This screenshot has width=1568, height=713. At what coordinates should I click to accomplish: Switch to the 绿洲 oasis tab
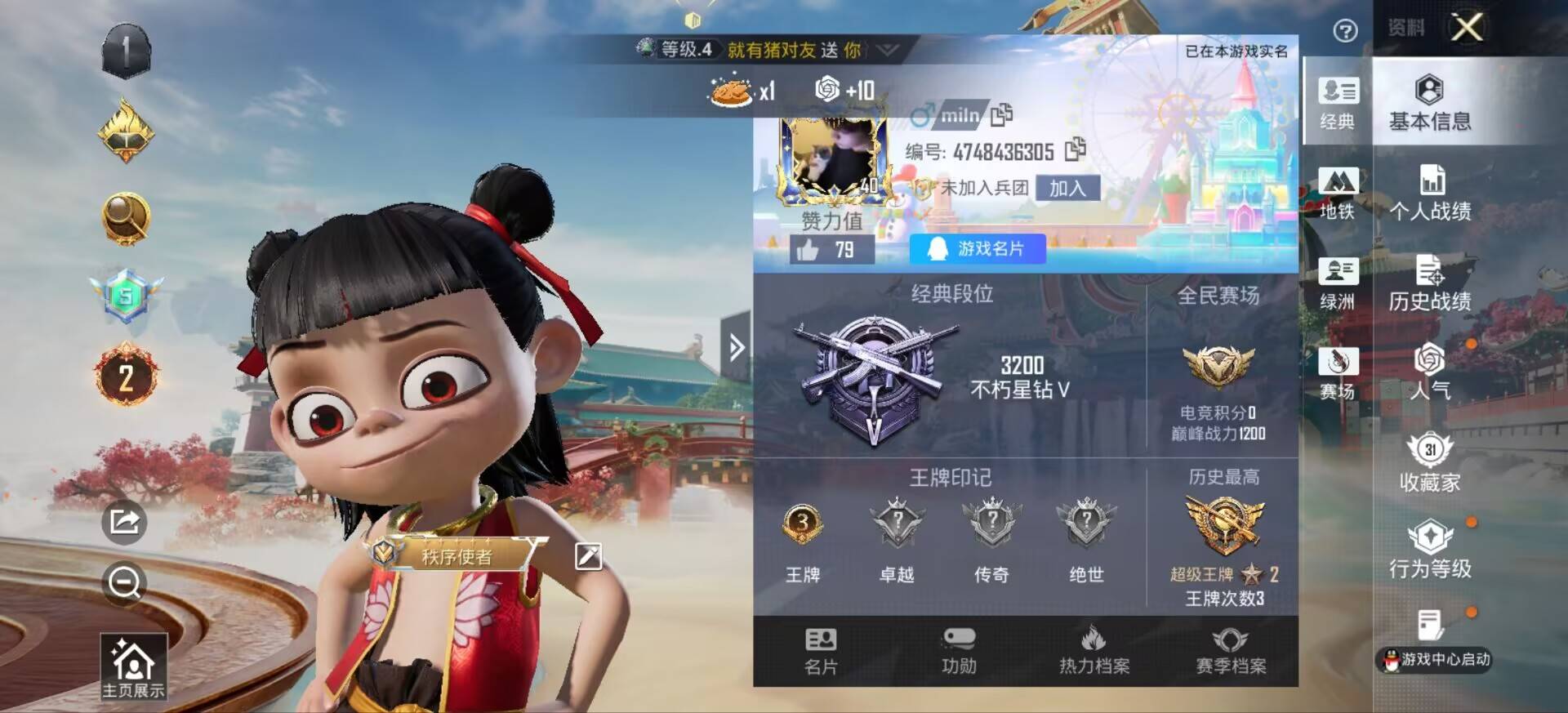tap(1337, 283)
